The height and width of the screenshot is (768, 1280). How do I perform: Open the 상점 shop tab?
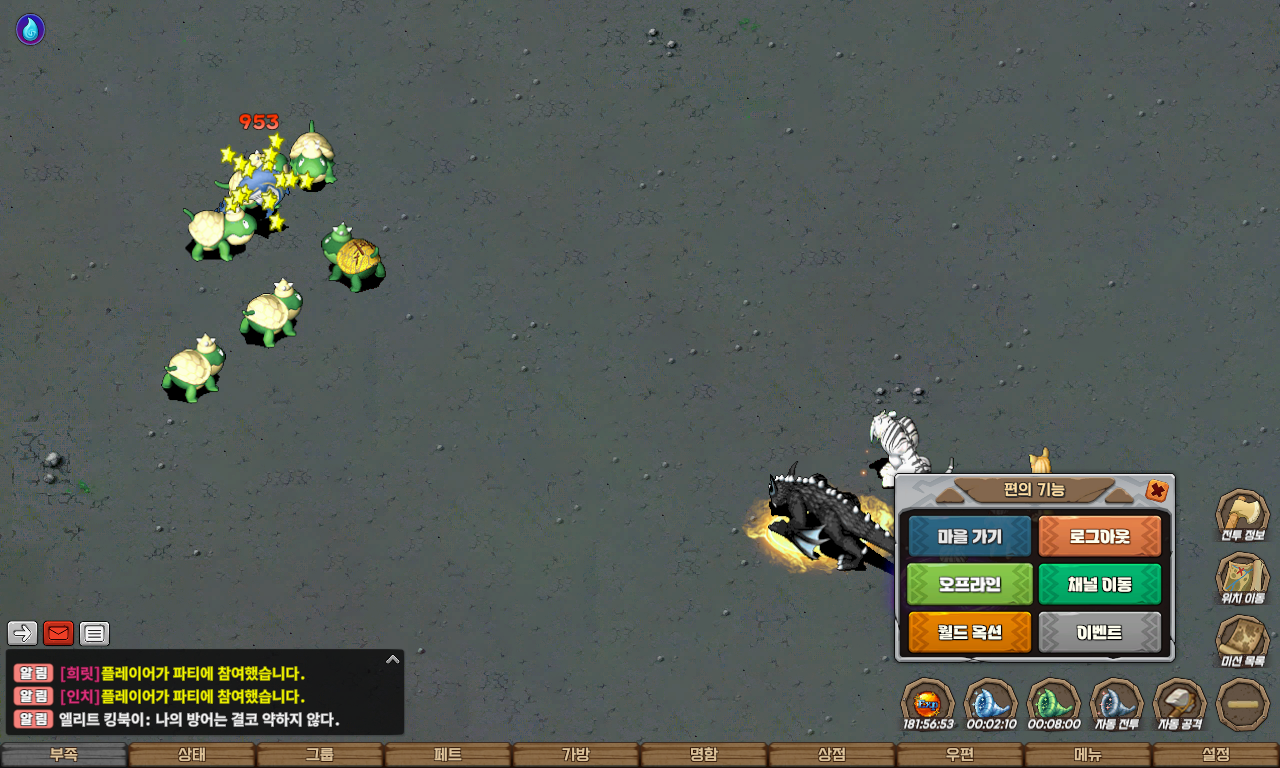(832, 755)
